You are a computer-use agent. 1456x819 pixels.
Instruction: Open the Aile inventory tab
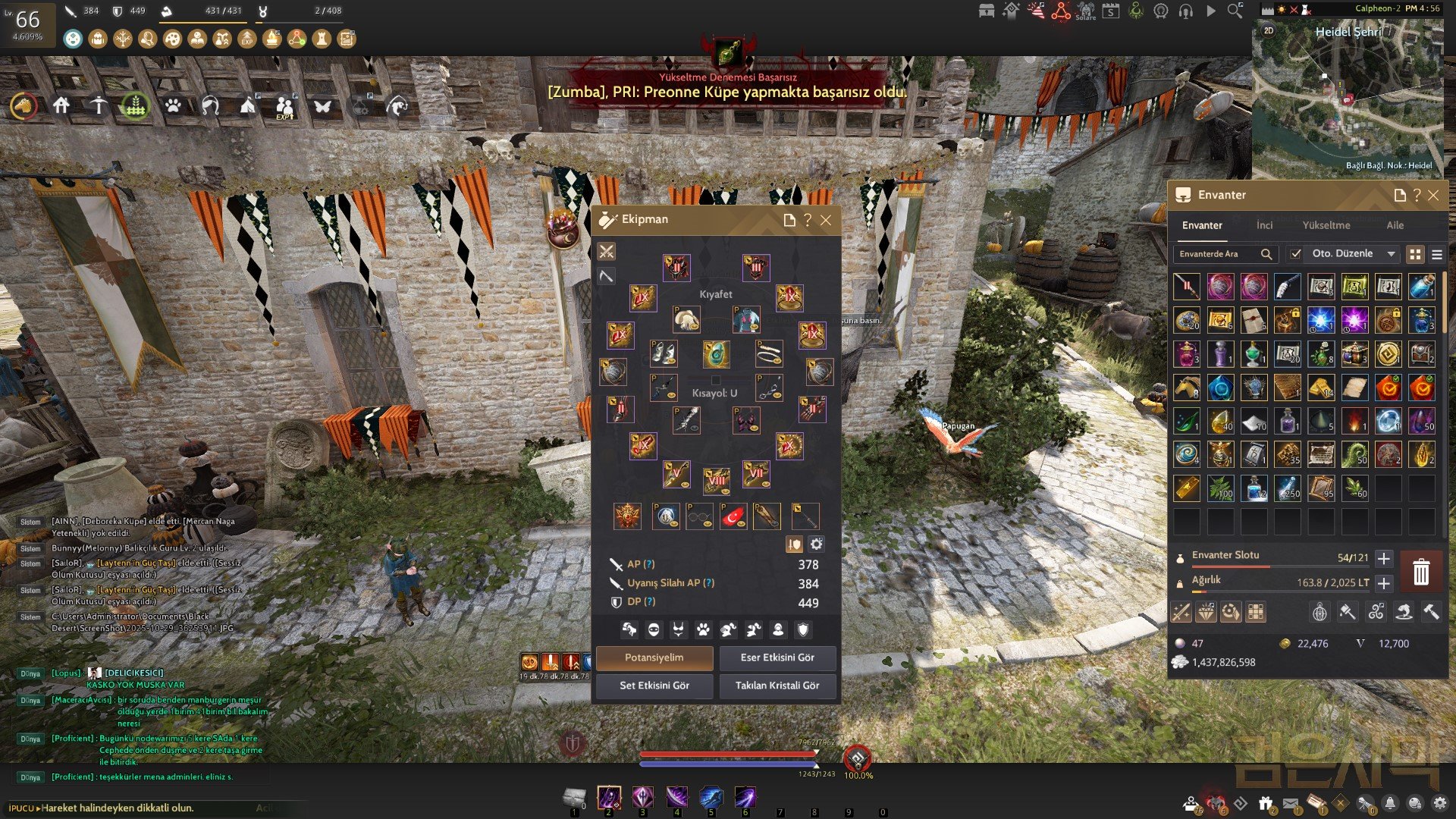(1395, 225)
